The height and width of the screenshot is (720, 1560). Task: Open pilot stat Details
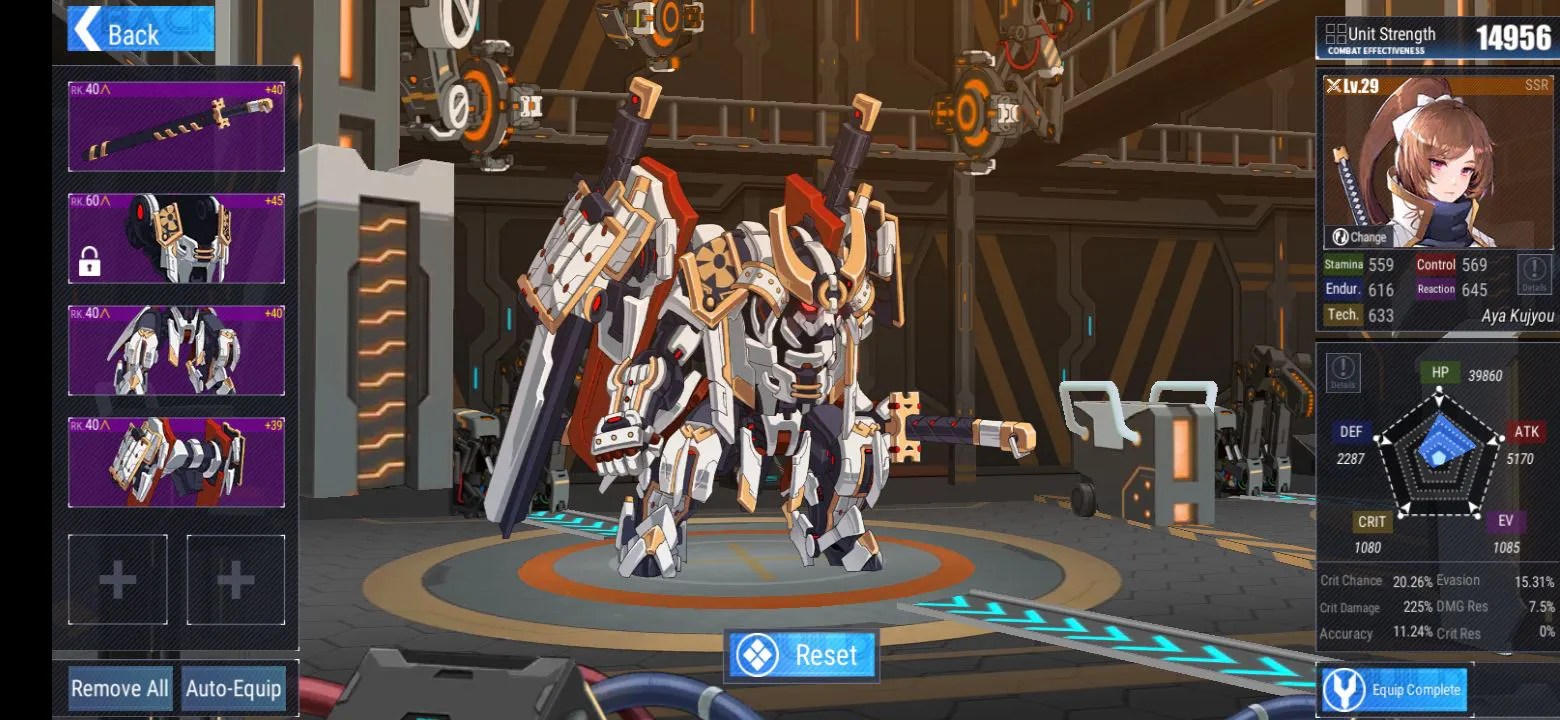tap(1533, 272)
